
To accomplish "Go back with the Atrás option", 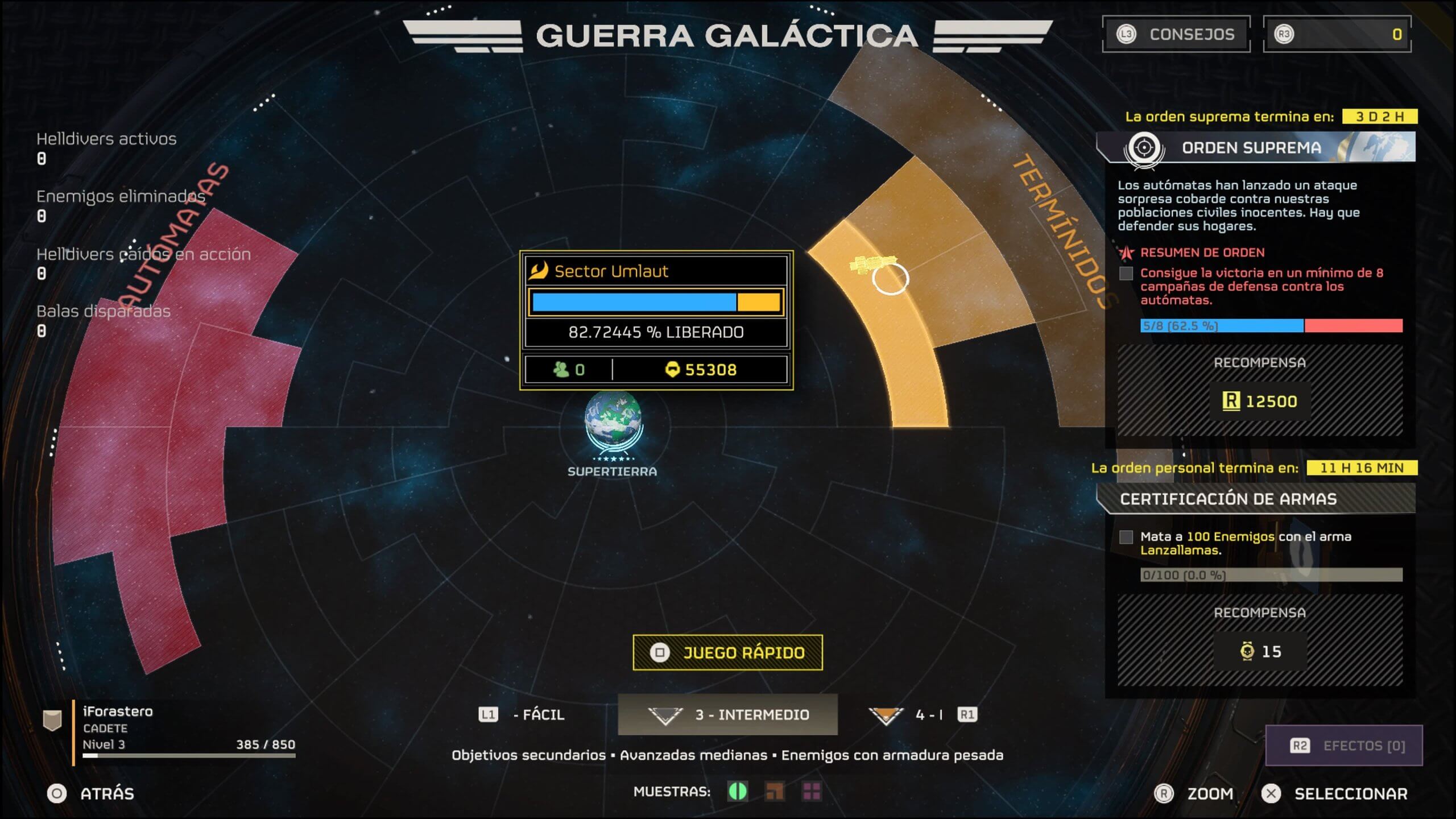I will click(91, 793).
